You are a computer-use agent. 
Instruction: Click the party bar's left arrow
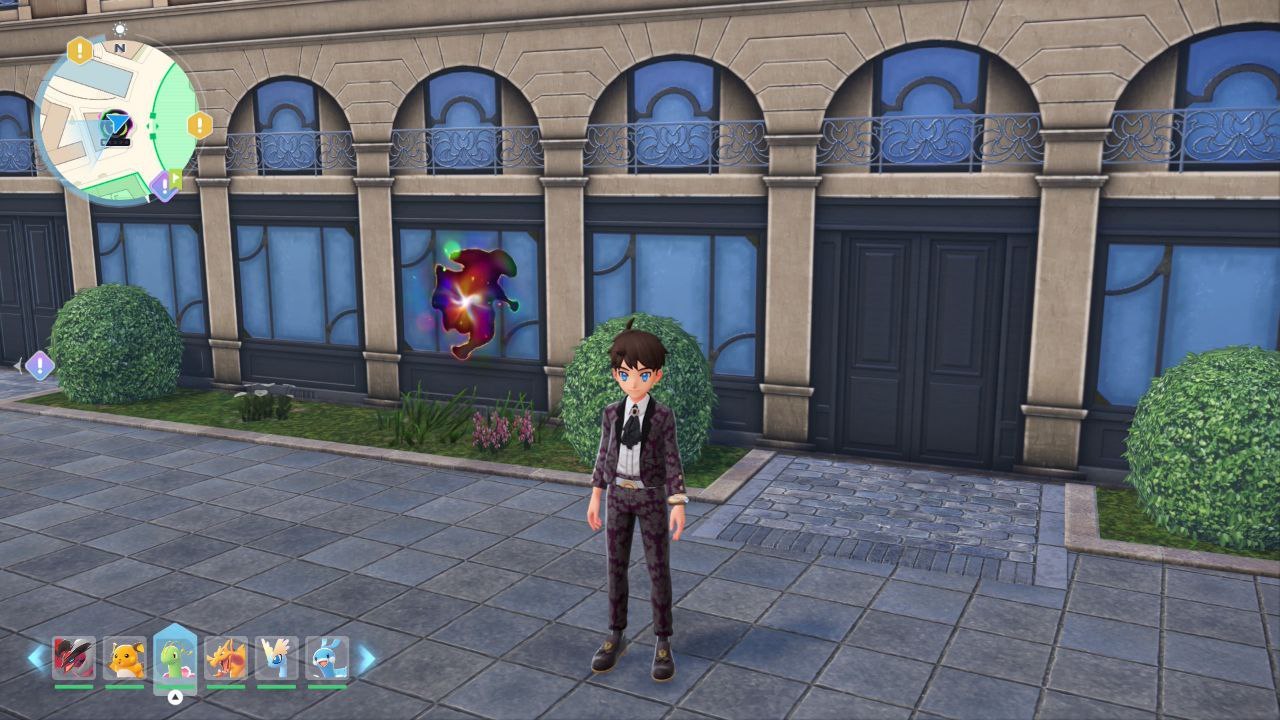tap(37, 658)
